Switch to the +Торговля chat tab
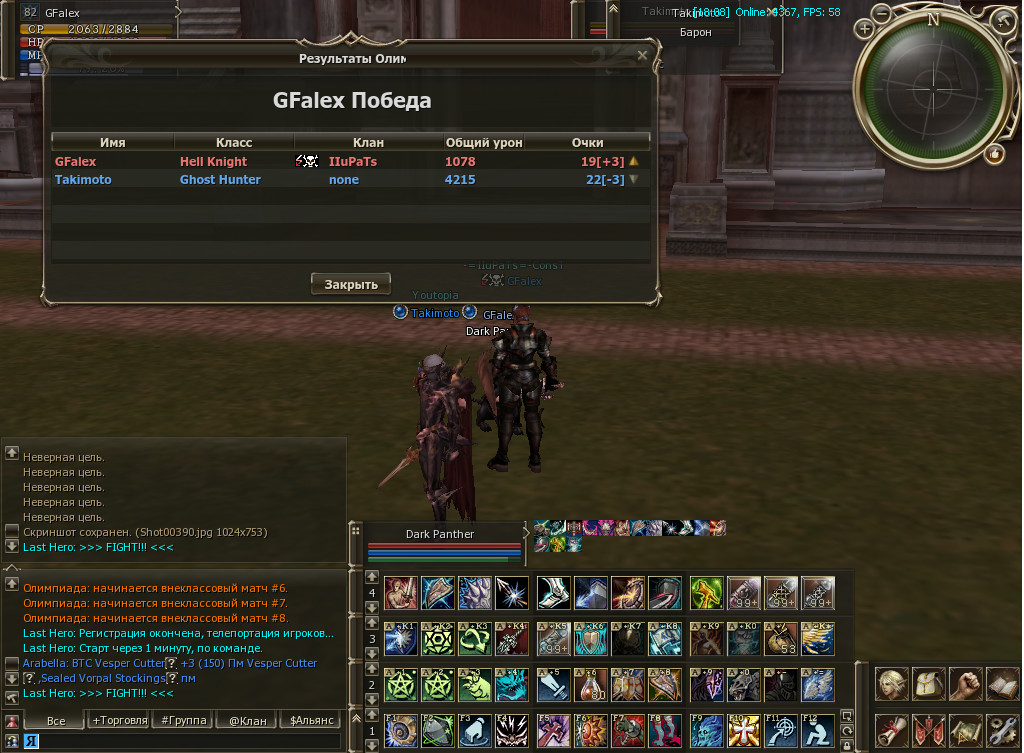This screenshot has height=753, width=1024. point(120,720)
